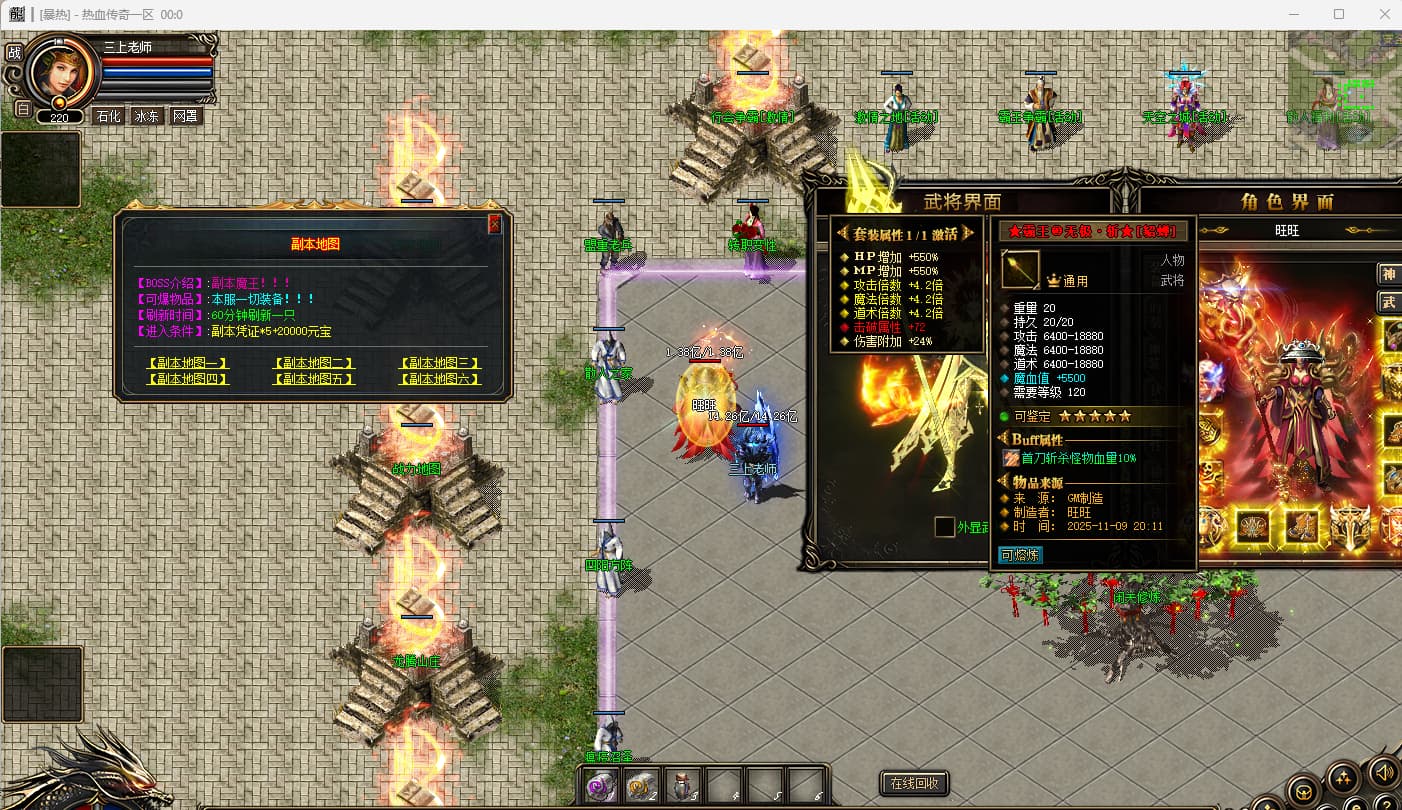
Task: Open the sound speaker settings icon
Action: 1385,772
